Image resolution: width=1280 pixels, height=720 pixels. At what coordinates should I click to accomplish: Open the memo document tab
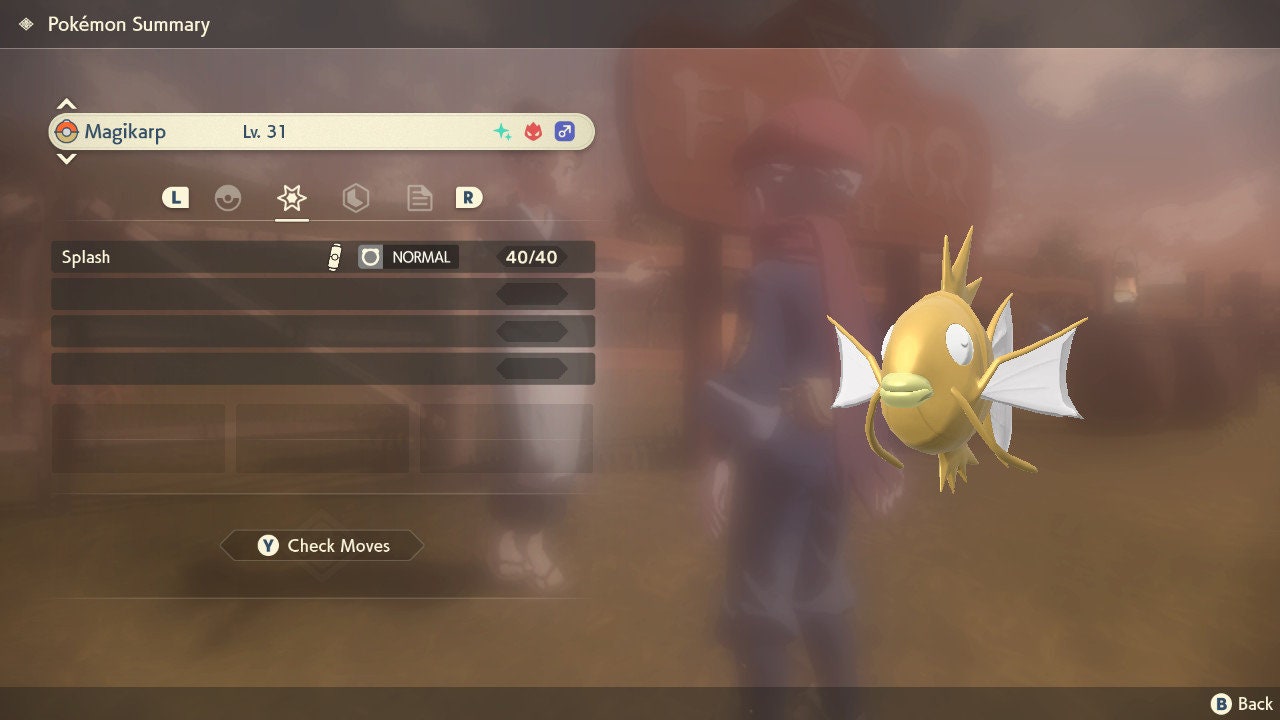coord(419,198)
